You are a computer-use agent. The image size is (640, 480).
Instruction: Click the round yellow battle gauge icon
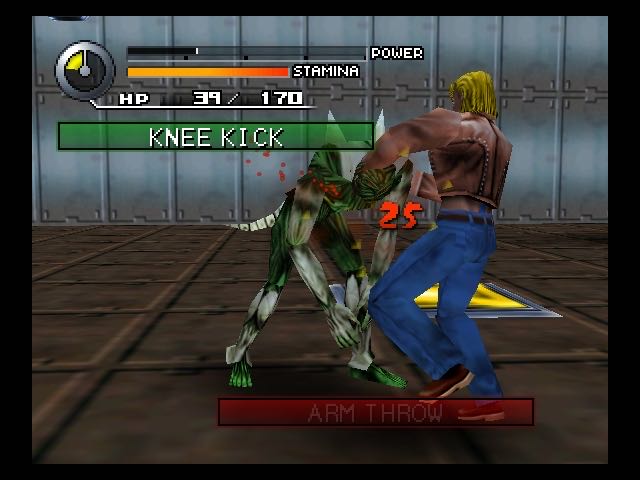86,70
